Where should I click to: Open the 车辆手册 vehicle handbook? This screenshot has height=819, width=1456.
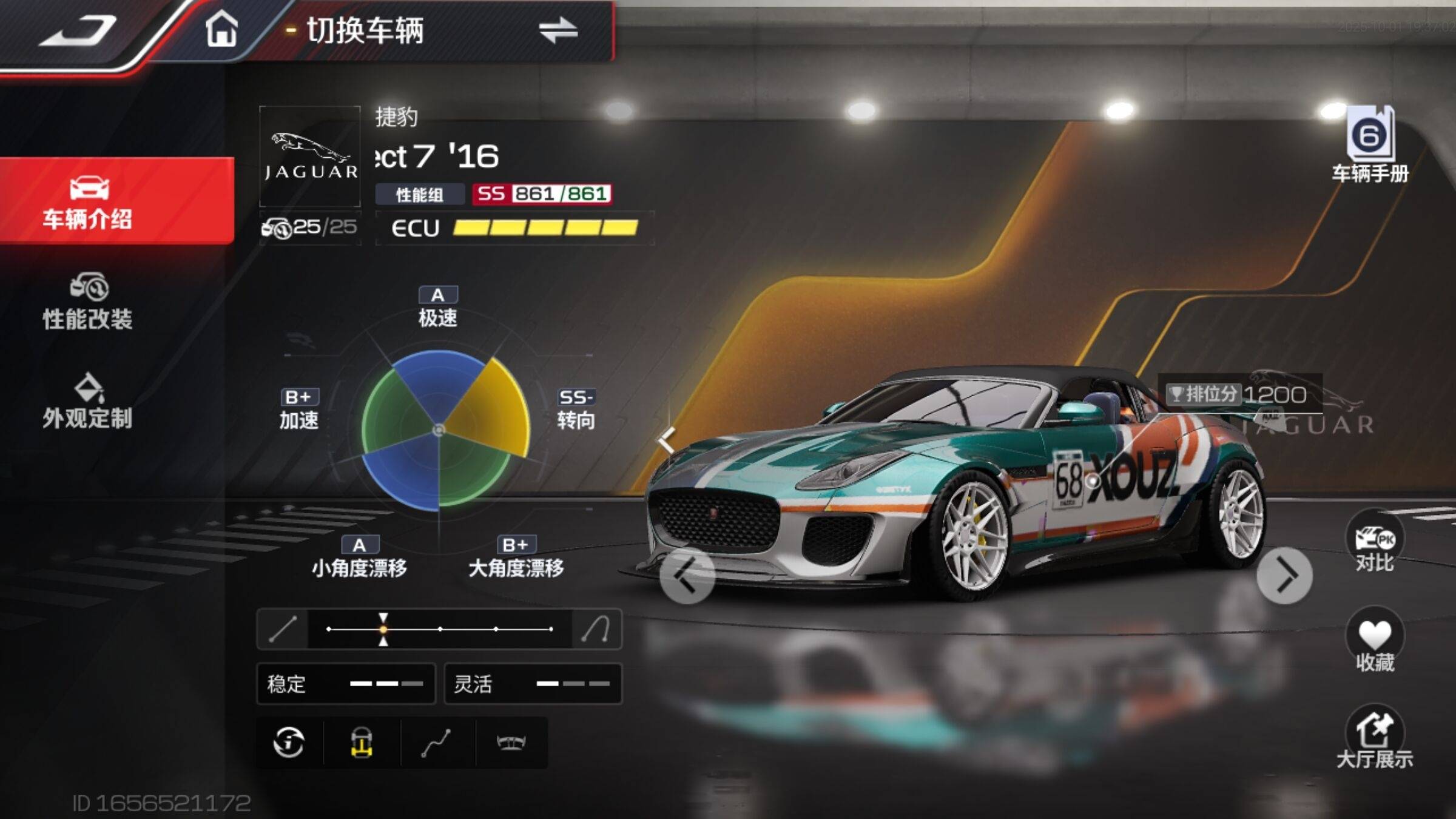[1370, 144]
